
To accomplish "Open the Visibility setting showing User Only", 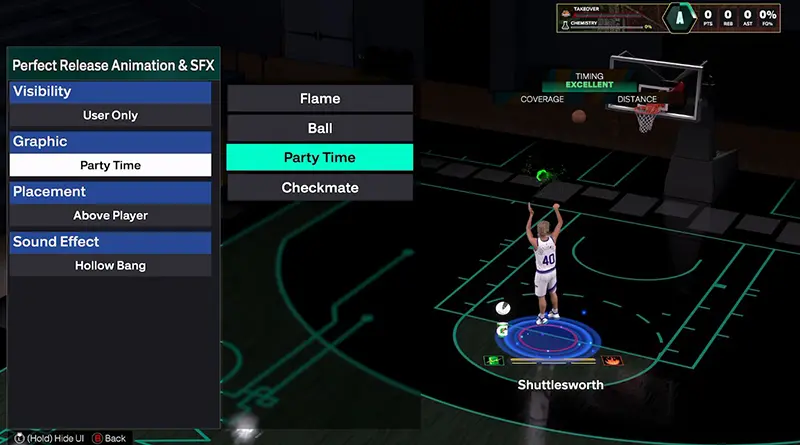I will (110, 115).
